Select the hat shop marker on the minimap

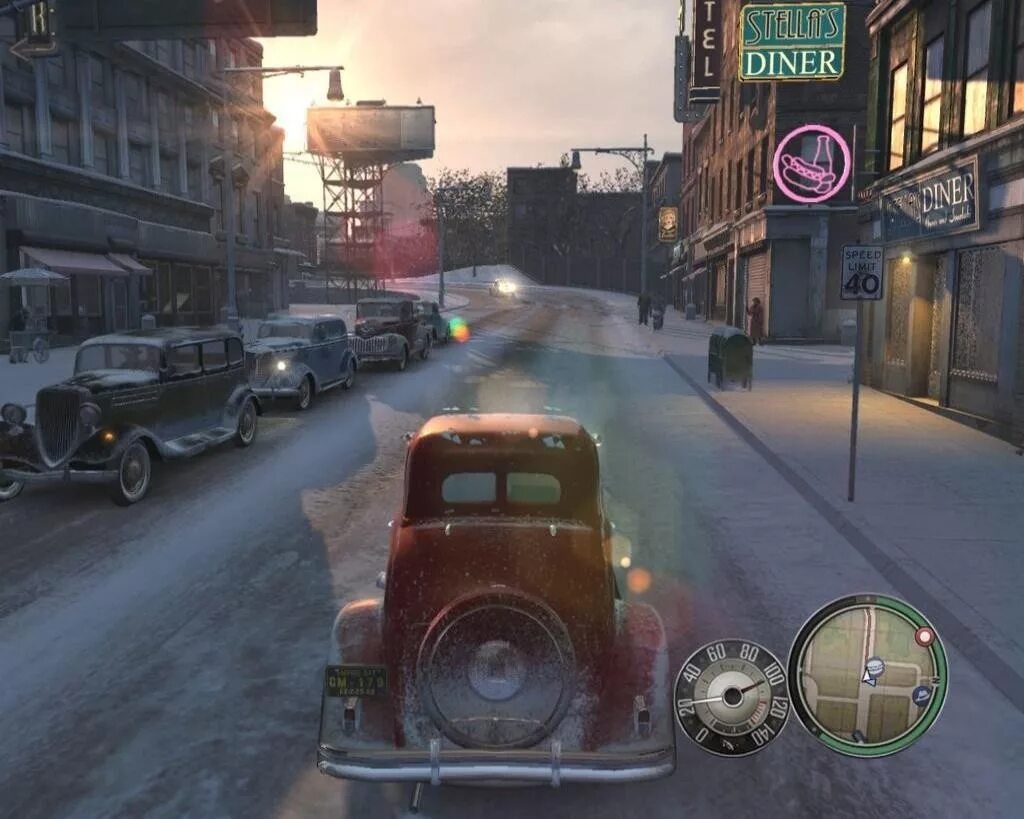pyautogui.click(x=921, y=695)
